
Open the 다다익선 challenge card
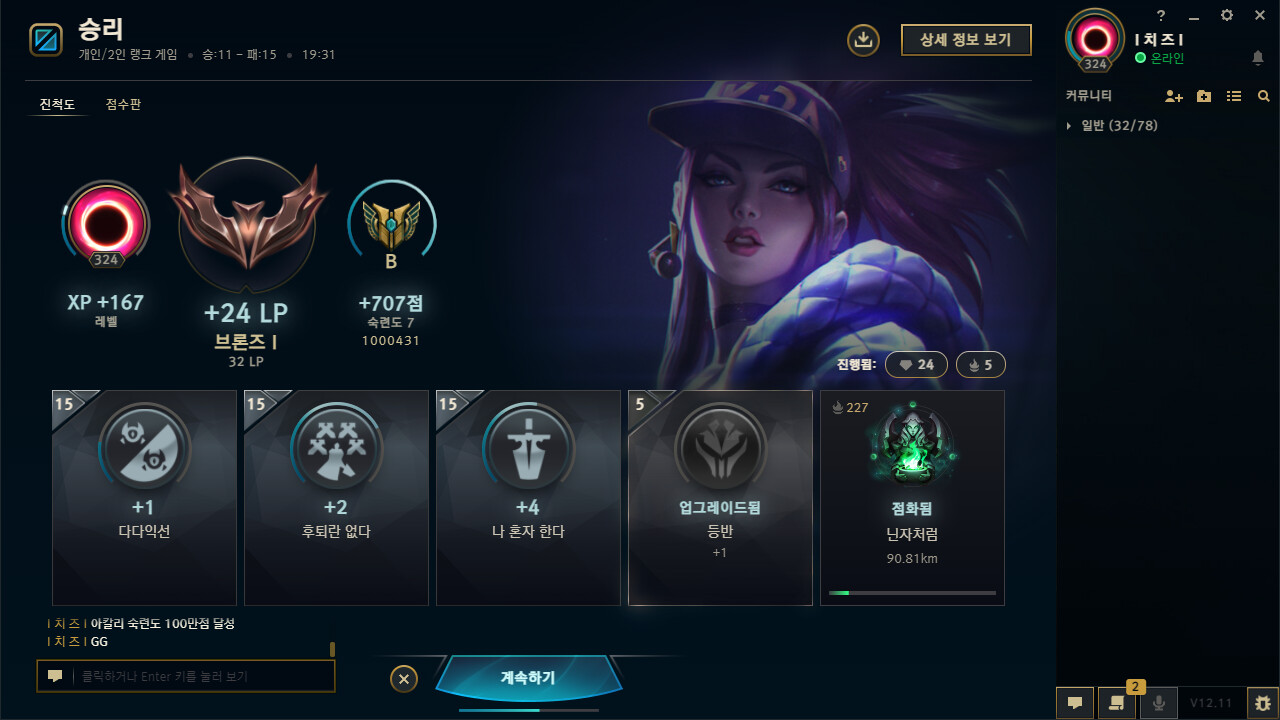(144, 497)
